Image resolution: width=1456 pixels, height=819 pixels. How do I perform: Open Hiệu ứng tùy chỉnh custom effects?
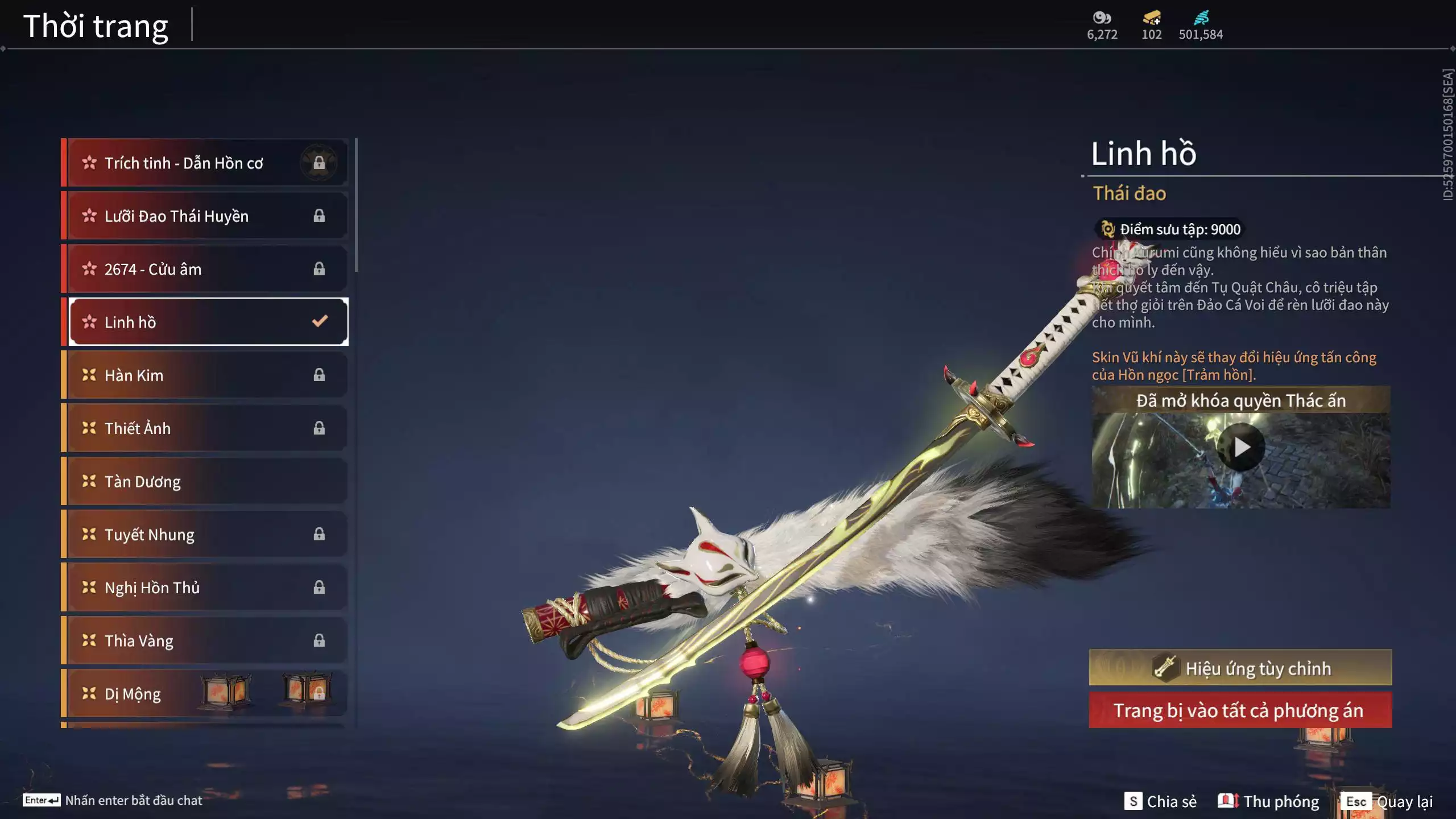point(1240,668)
